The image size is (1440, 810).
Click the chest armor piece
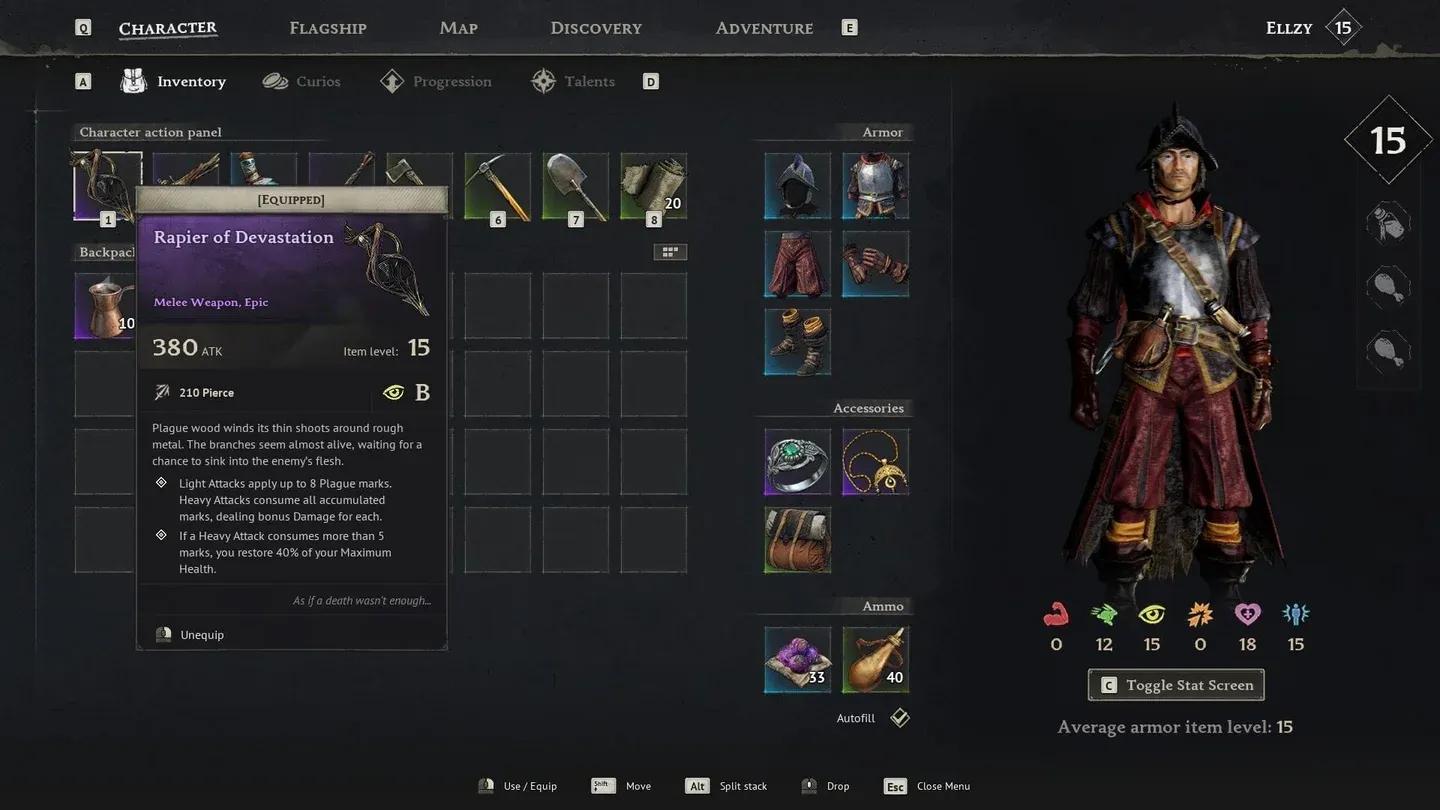click(875, 185)
